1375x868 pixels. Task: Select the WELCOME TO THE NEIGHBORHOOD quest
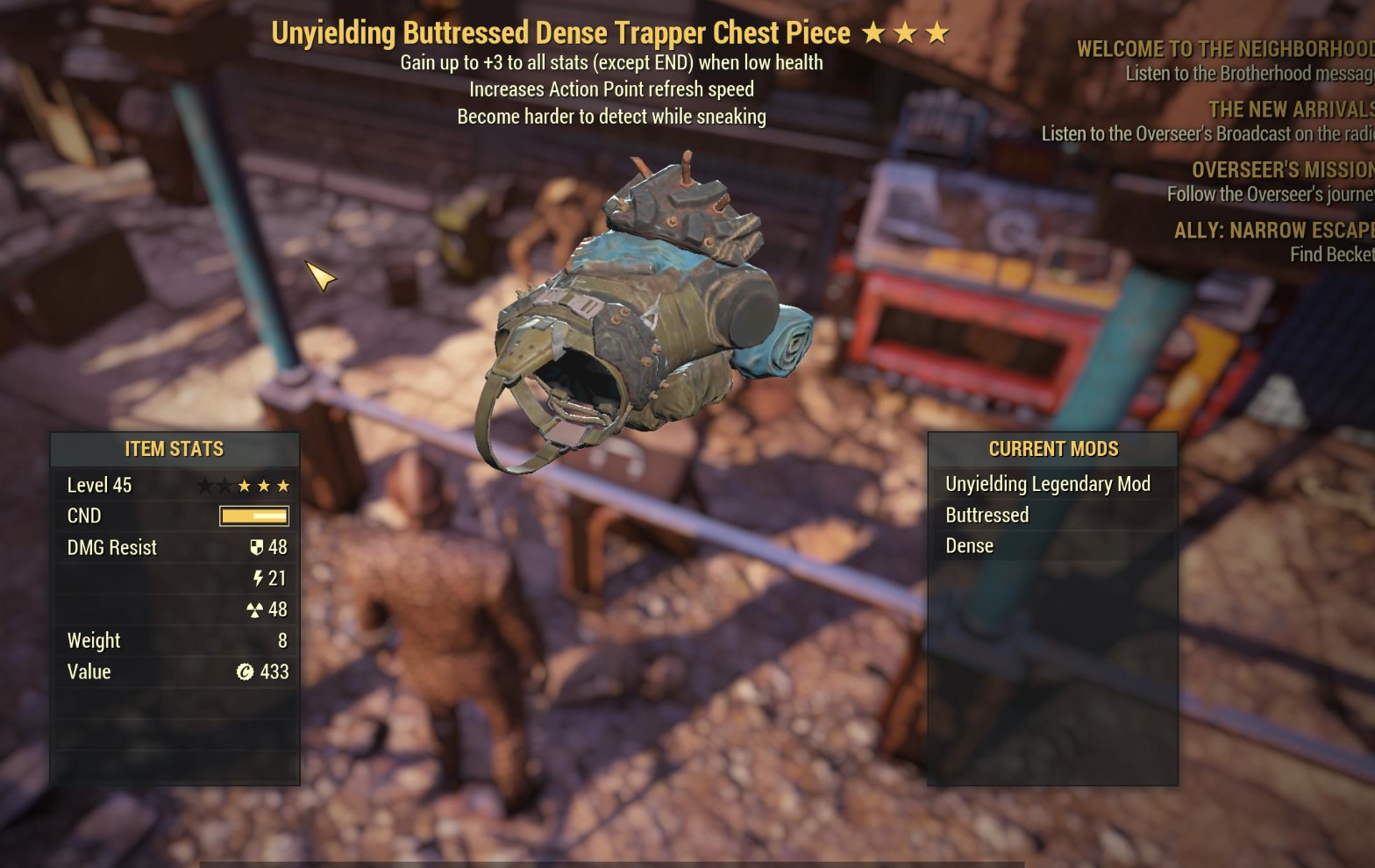[x=1219, y=48]
